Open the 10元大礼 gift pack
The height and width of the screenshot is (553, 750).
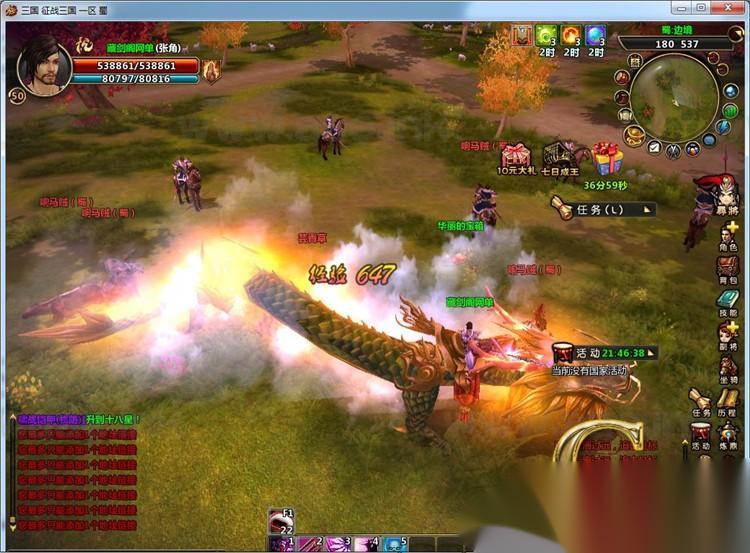coord(515,159)
